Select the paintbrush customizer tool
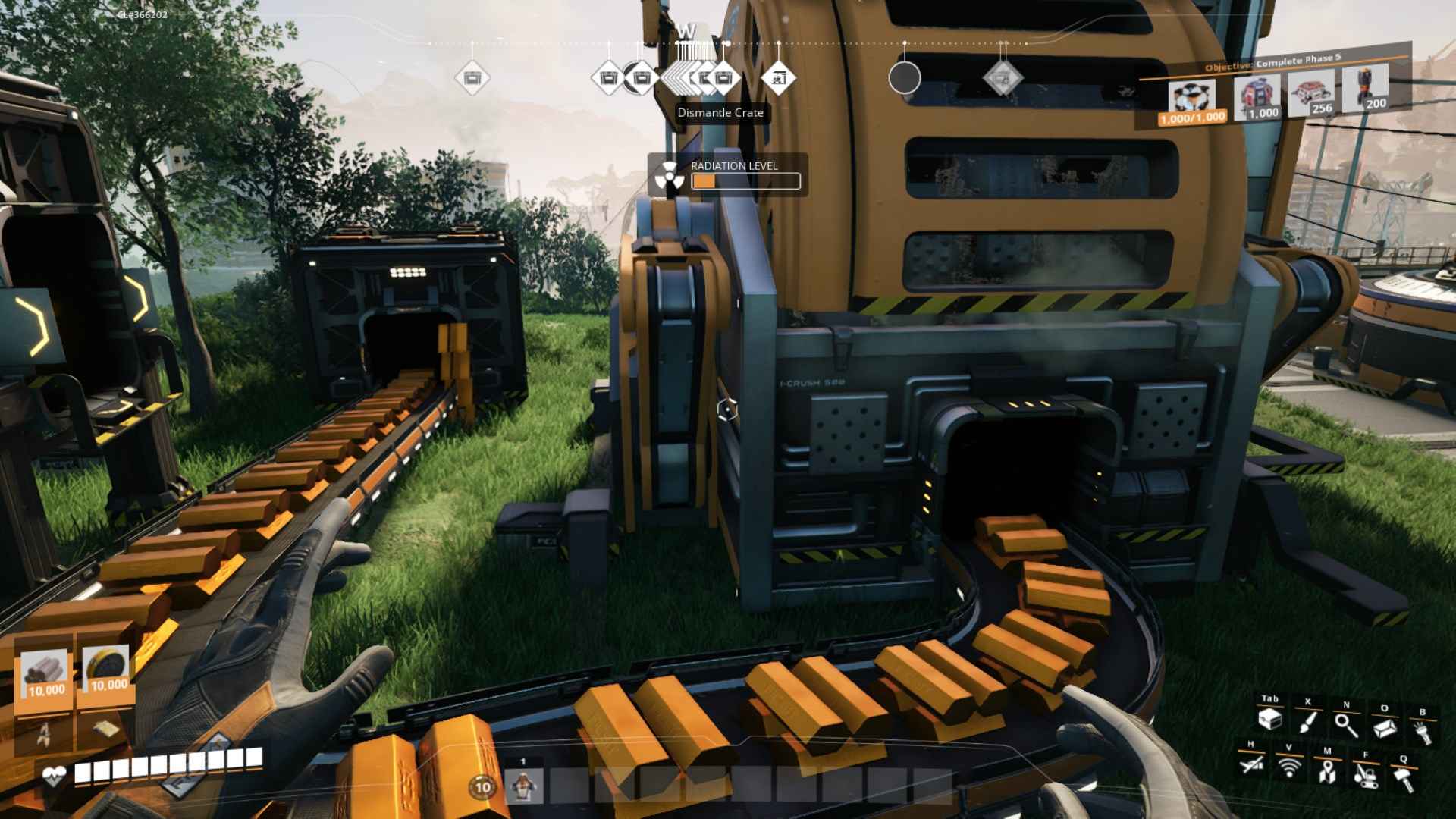 coord(1307,721)
